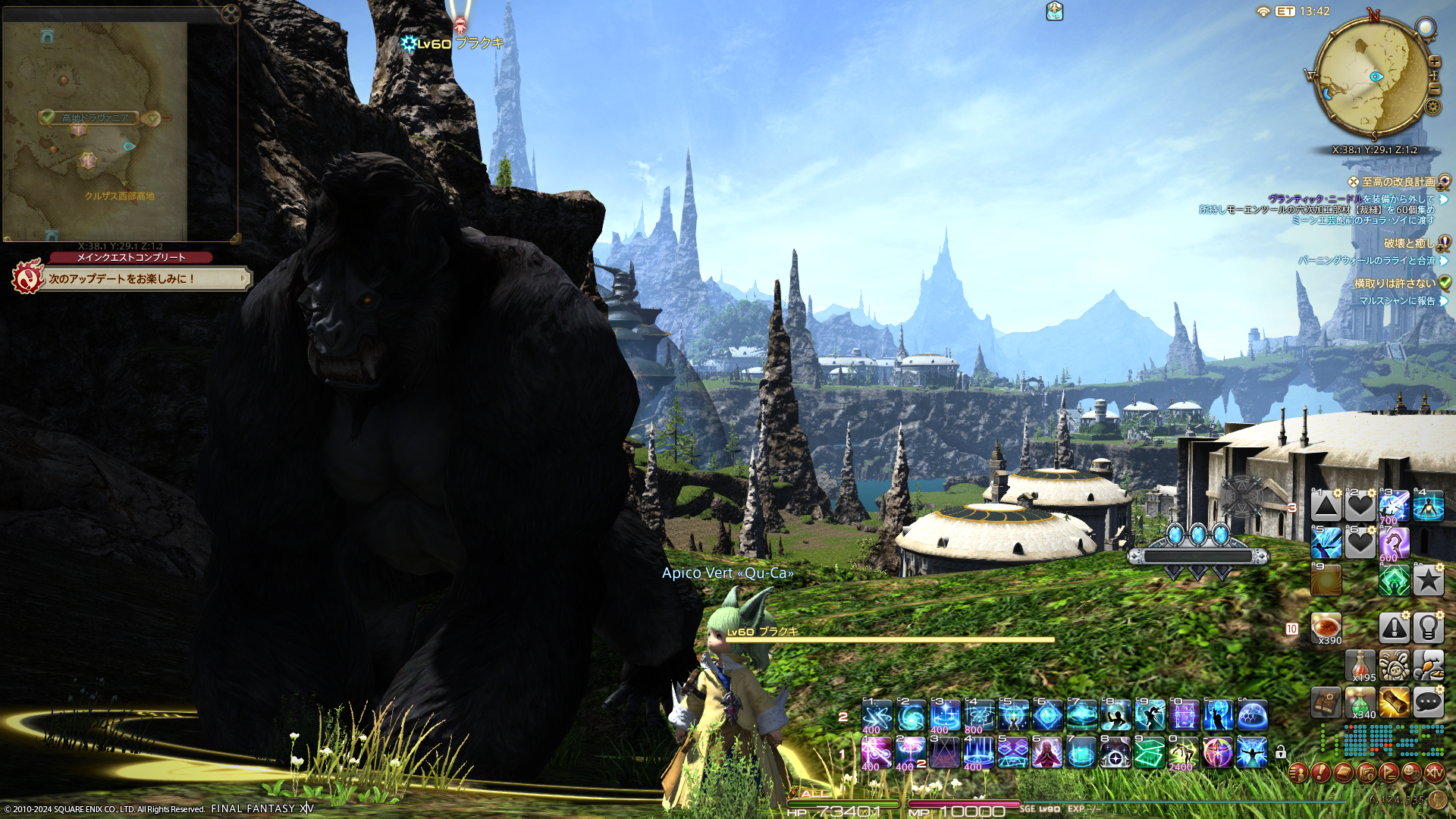Select the 破壊と癒し quest entry
The image size is (1456, 819).
pyautogui.click(x=1408, y=243)
